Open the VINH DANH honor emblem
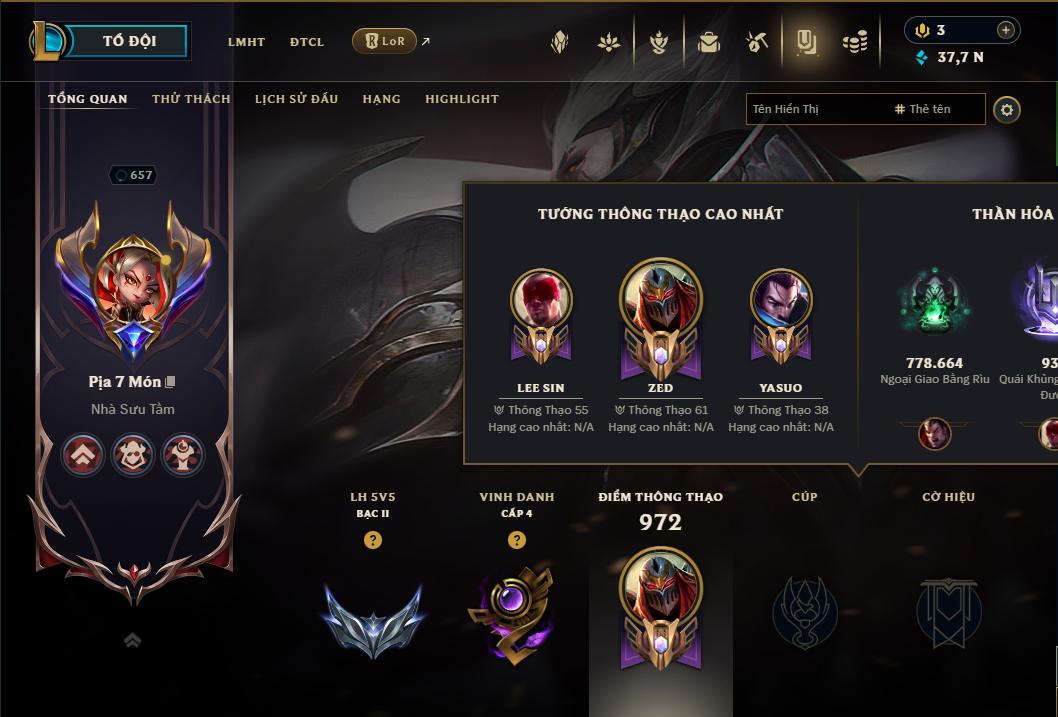Viewport: 1058px width, 717px height. 516,611
